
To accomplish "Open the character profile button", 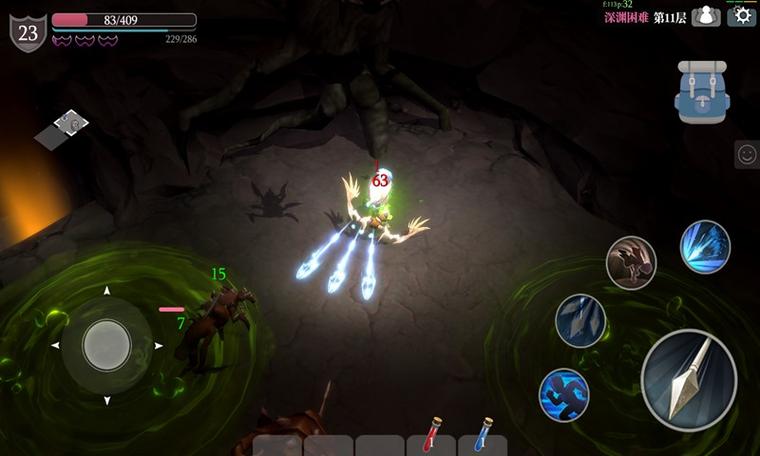I will (x=706, y=16).
